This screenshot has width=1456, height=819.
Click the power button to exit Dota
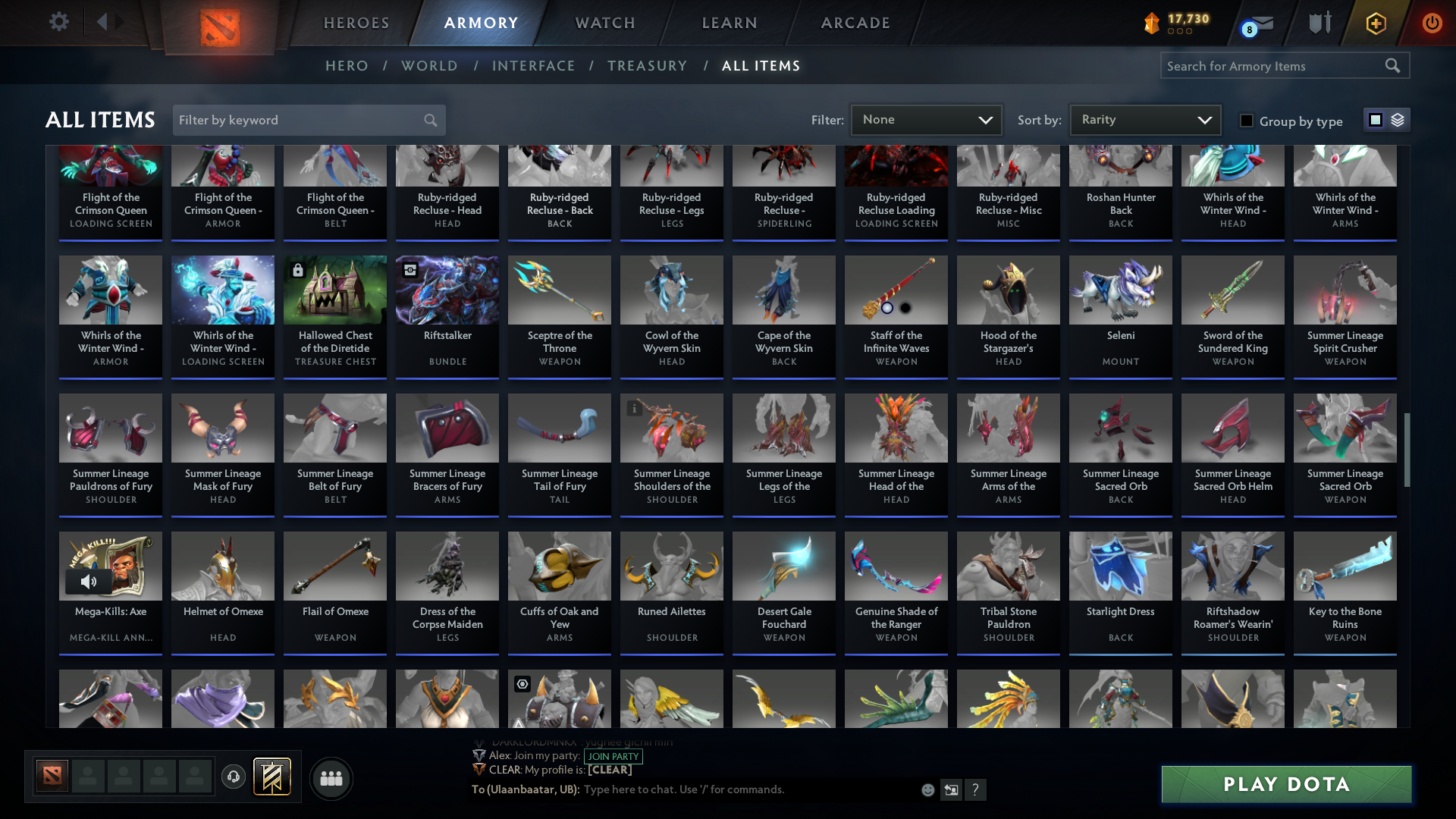1432,23
